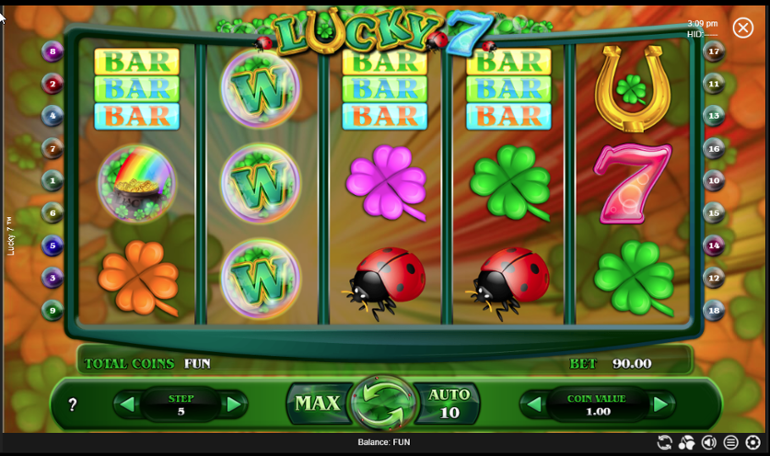Image resolution: width=770 pixels, height=456 pixels.
Task: Choose payline 5 marker
Action: tap(53, 245)
